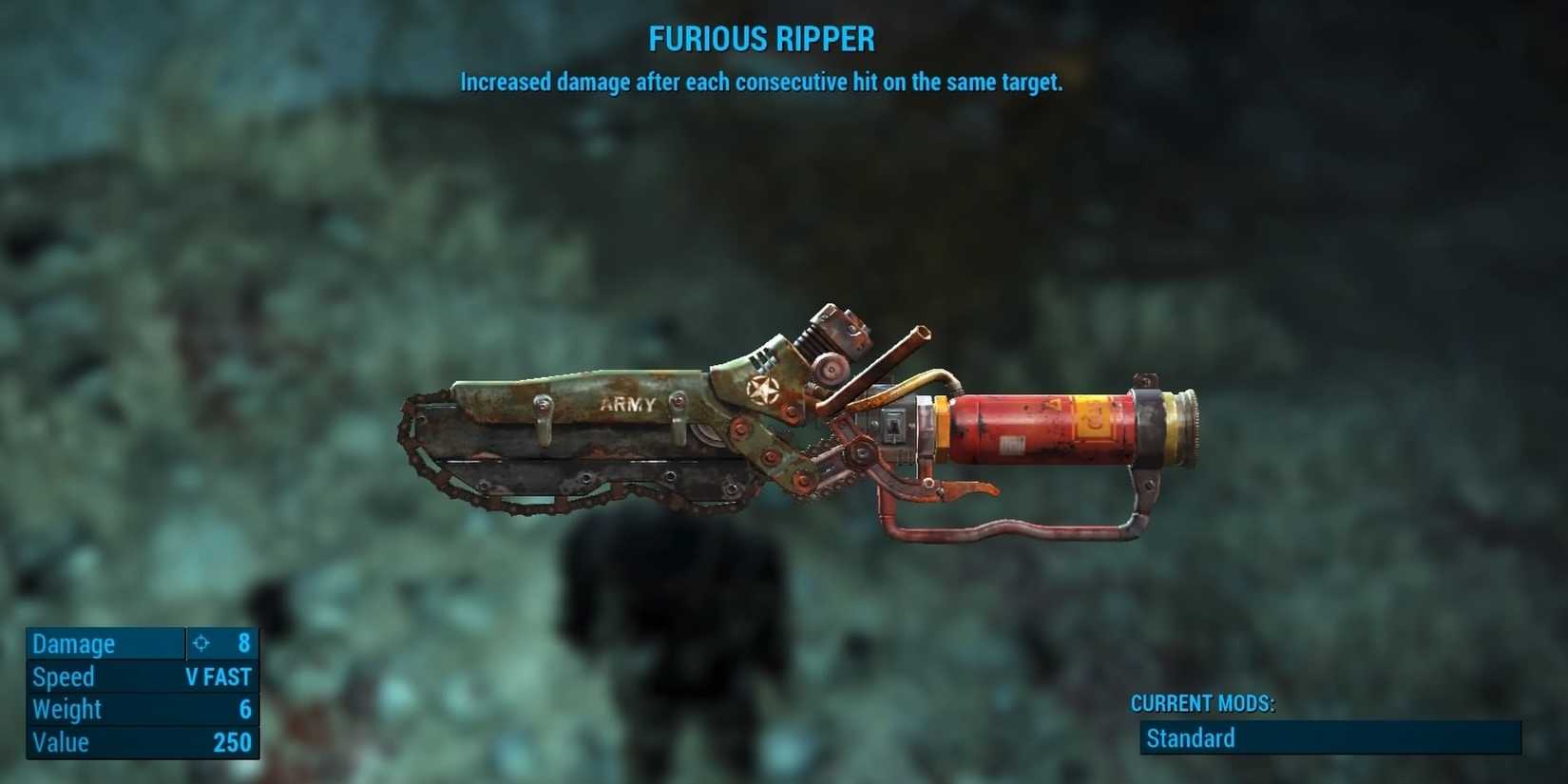Toggle the V FAST speed indicator
The height and width of the screenshot is (784, 1568).
pyautogui.click(x=220, y=677)
